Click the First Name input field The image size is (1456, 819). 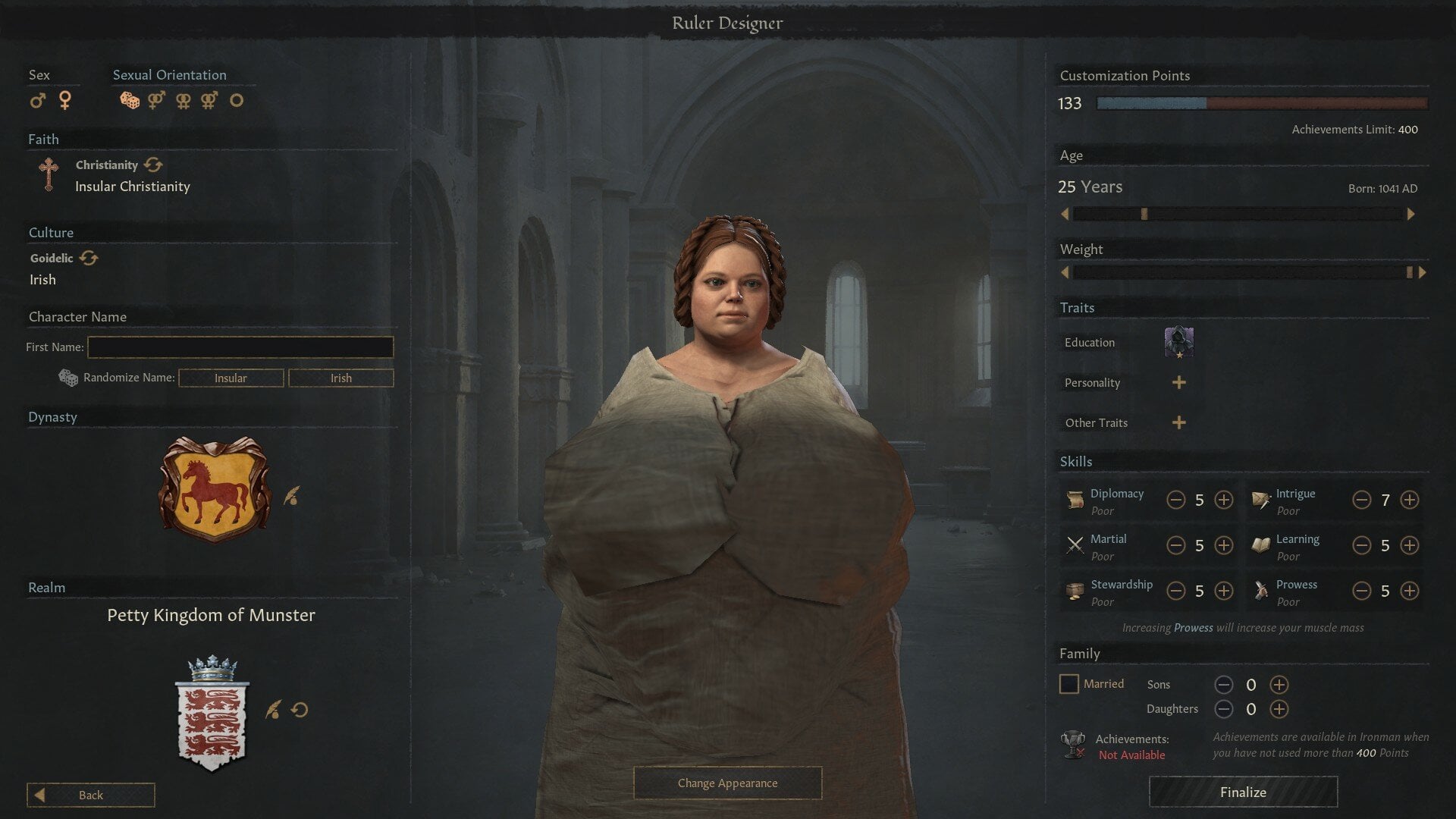[240, 347]
